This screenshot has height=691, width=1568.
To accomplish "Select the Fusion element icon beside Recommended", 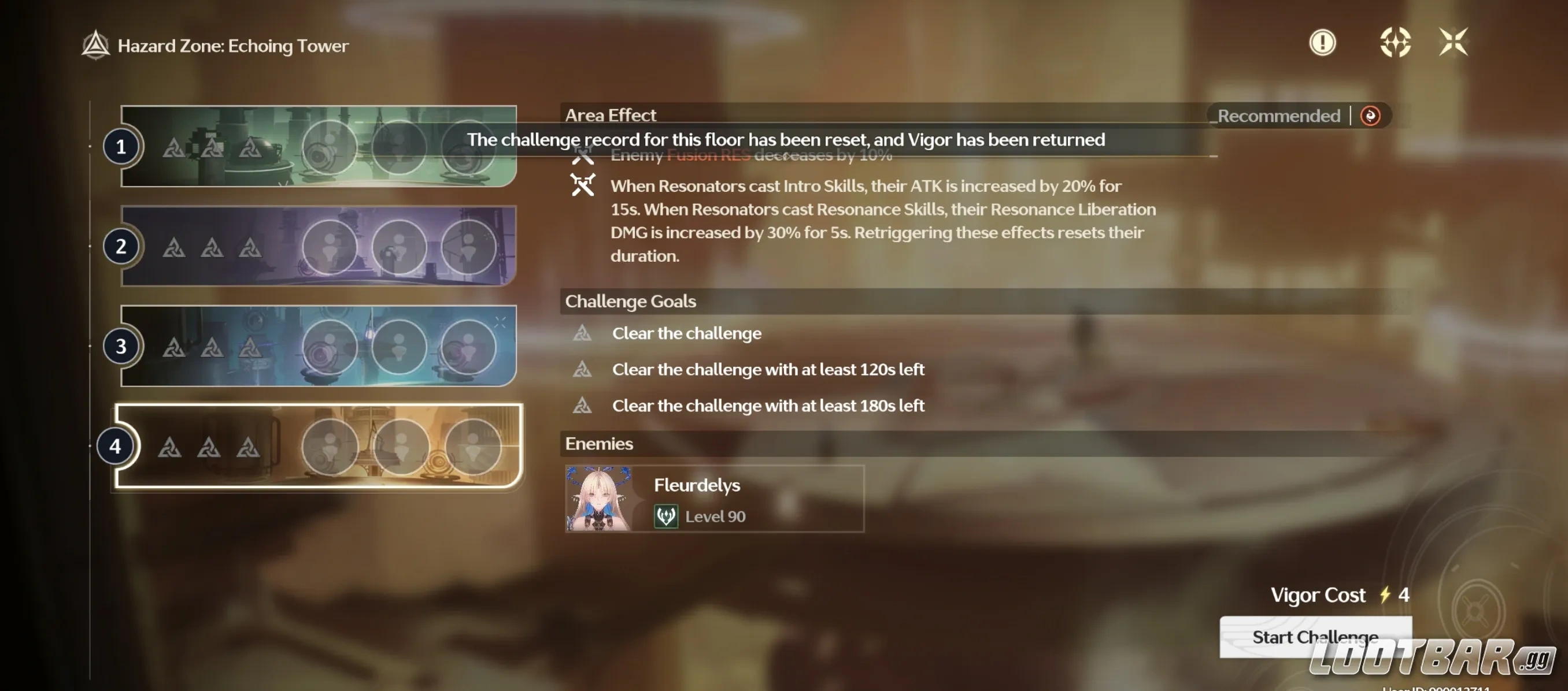I will 1370,116.
